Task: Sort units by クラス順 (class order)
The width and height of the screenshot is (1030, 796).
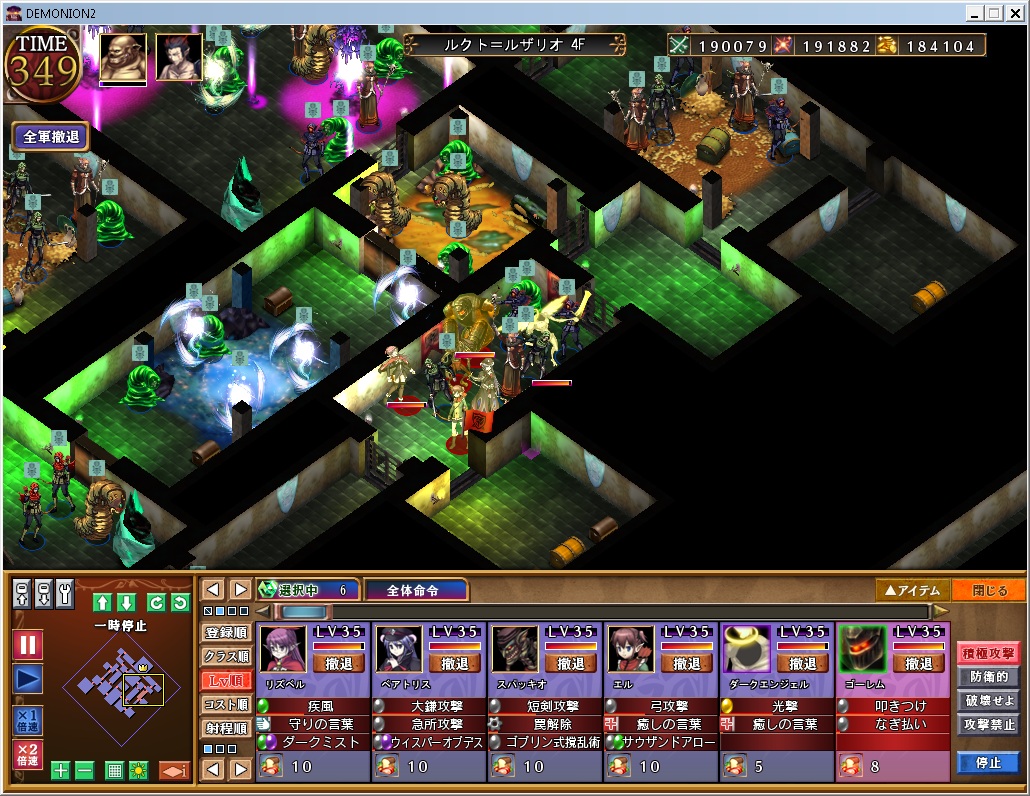Action: (x=225, y=657)
